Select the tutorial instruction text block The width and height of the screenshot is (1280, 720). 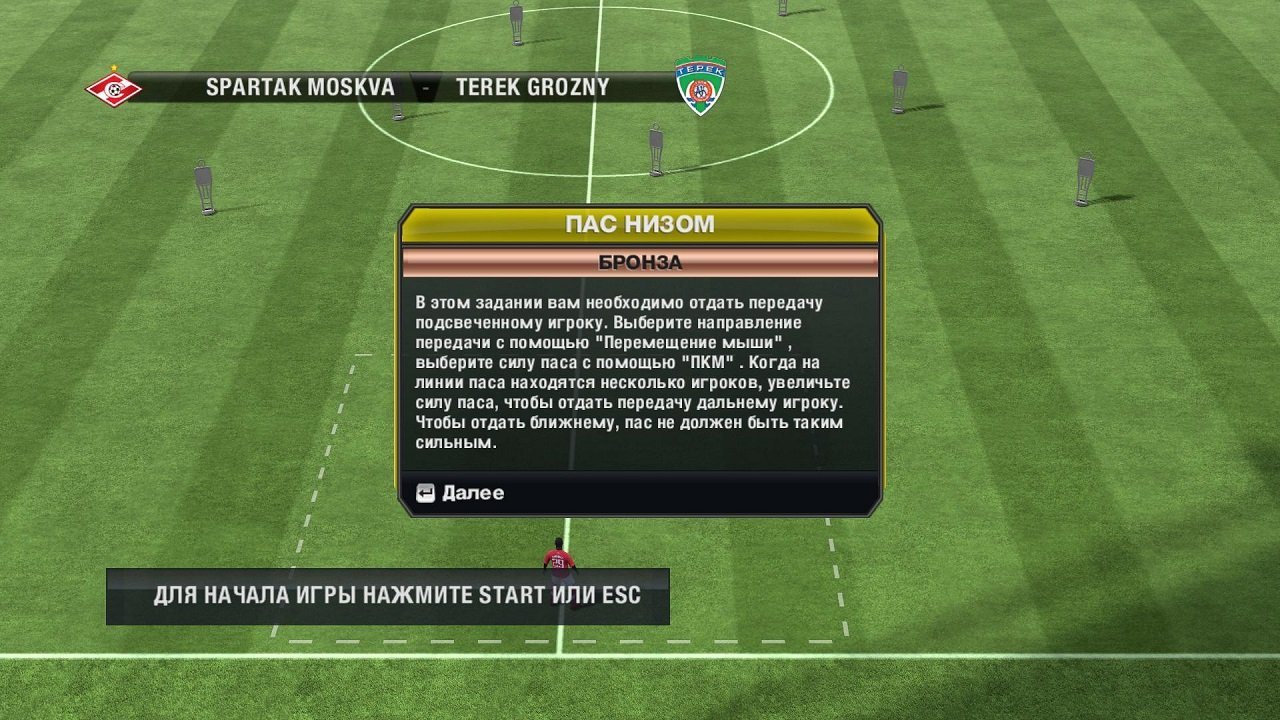click(x=640, y=375)
